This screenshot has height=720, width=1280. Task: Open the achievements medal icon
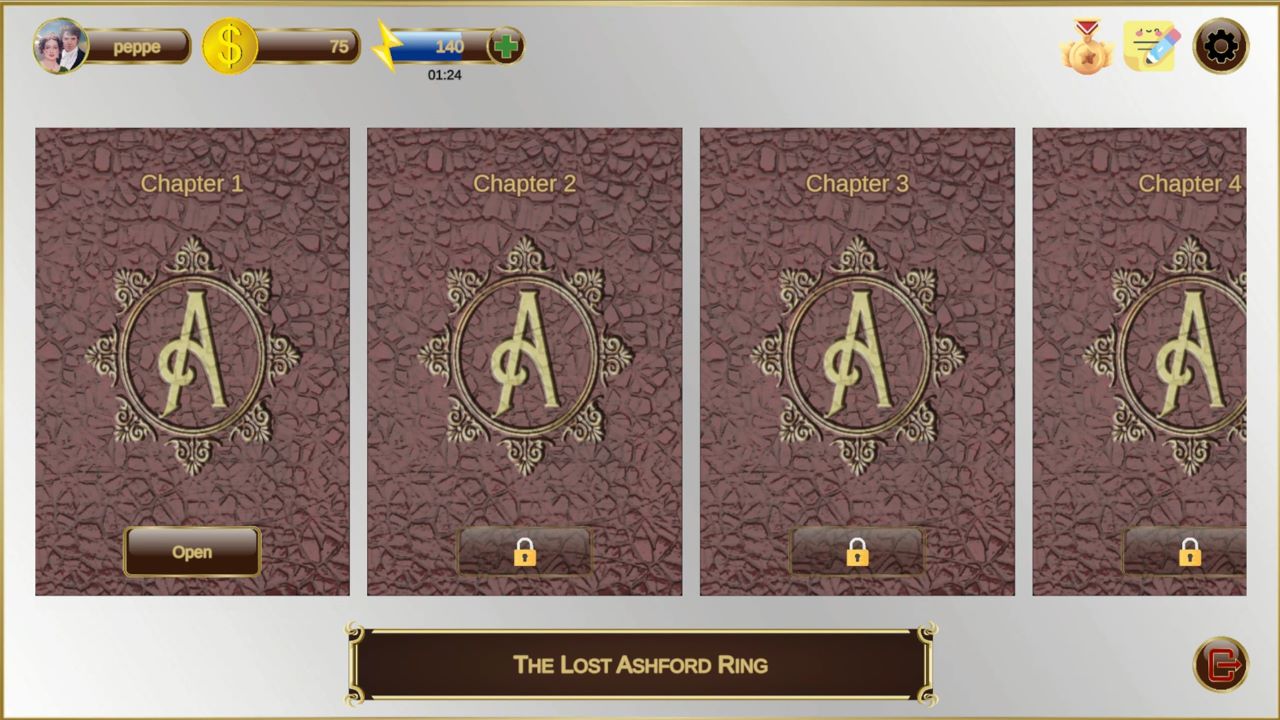tap(1088, 46)
